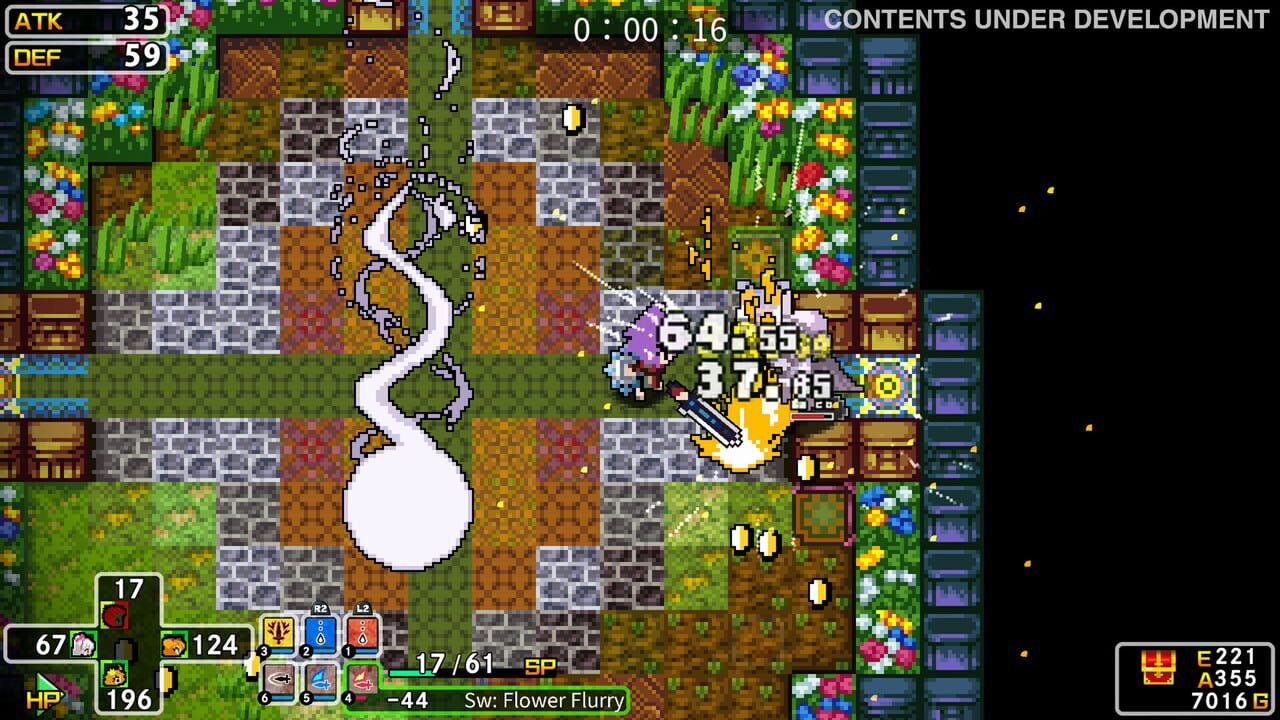This screenshot has width=1280, height=720.
Task: Toggle the R2 skill binding label
Action: (318, 609)
